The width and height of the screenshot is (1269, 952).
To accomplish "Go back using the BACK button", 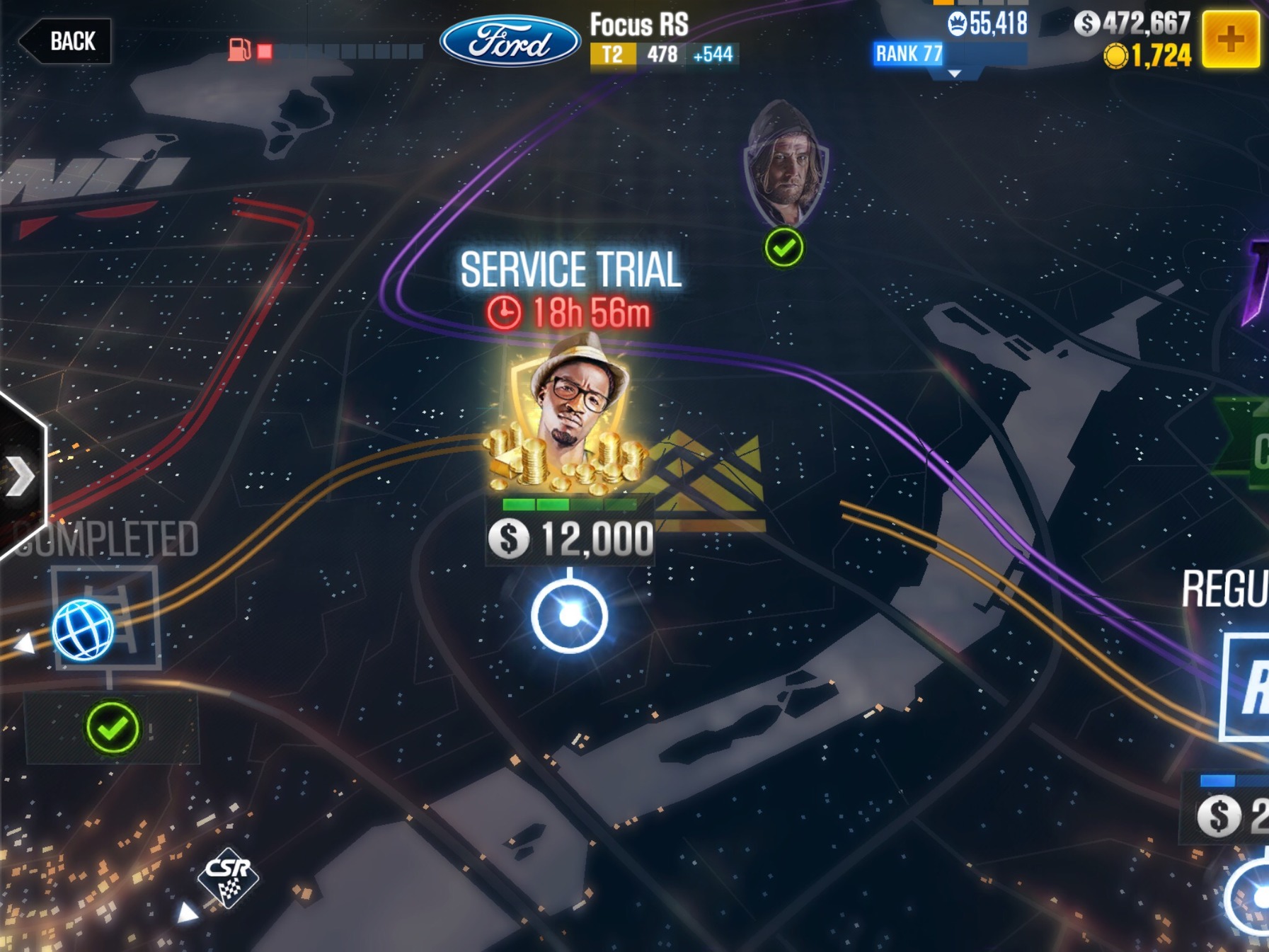I will click(65, 41).
